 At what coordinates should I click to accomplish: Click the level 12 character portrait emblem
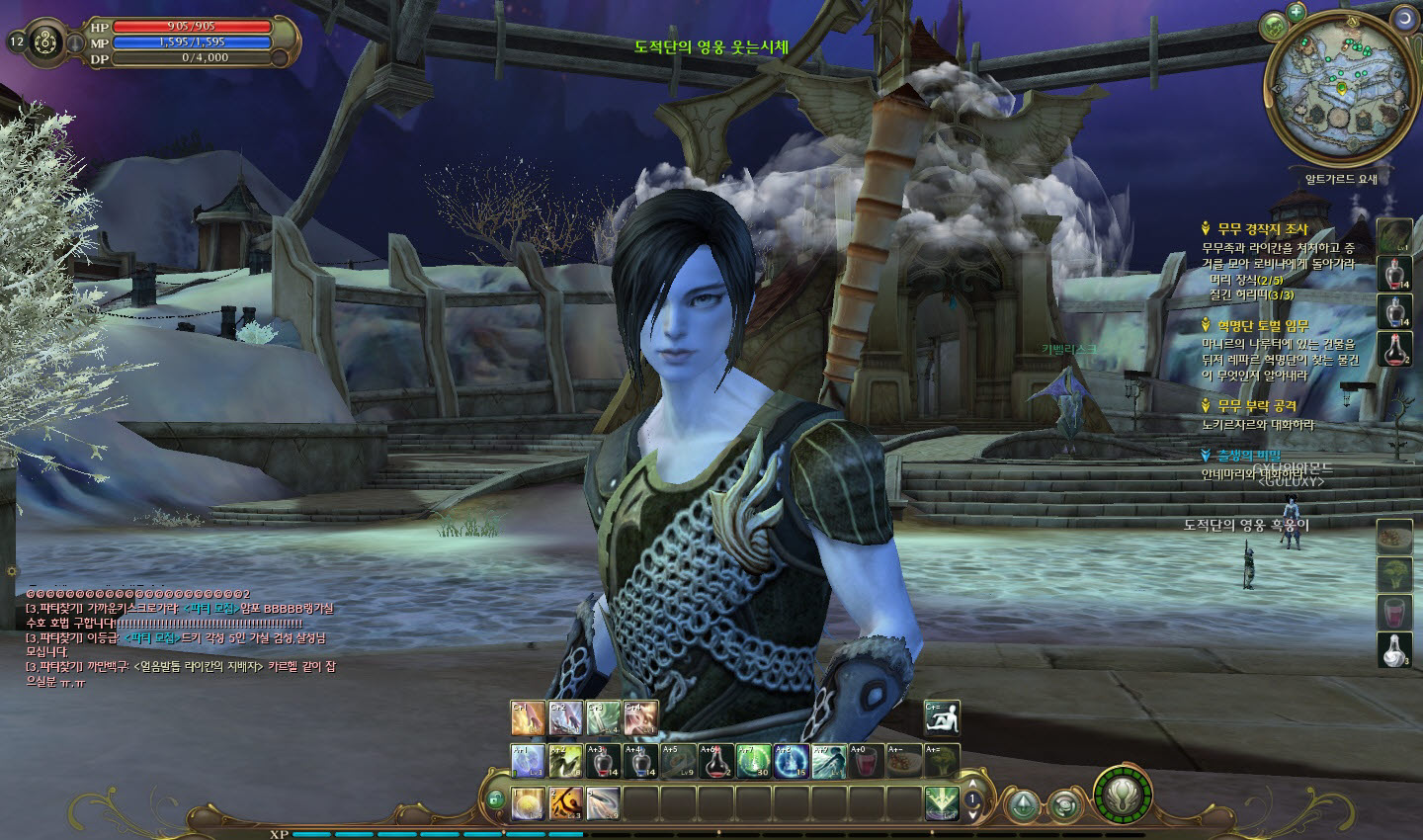point(45,42)
